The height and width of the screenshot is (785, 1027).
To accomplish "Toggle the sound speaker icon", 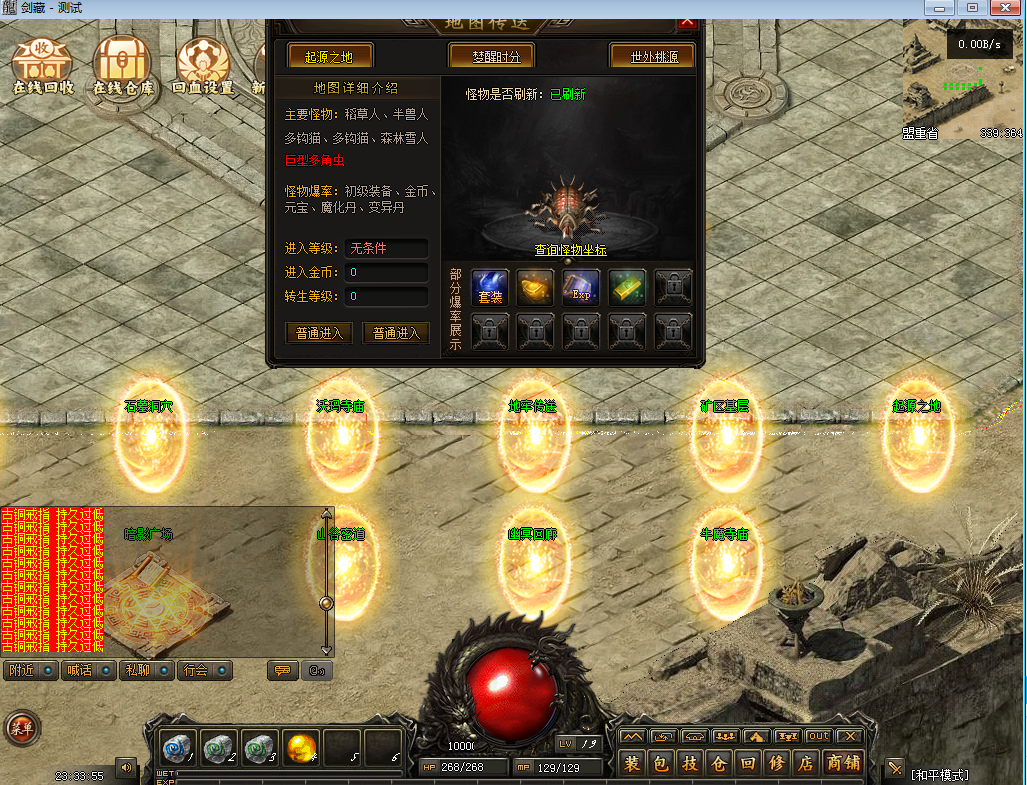I will coord(126,768).
